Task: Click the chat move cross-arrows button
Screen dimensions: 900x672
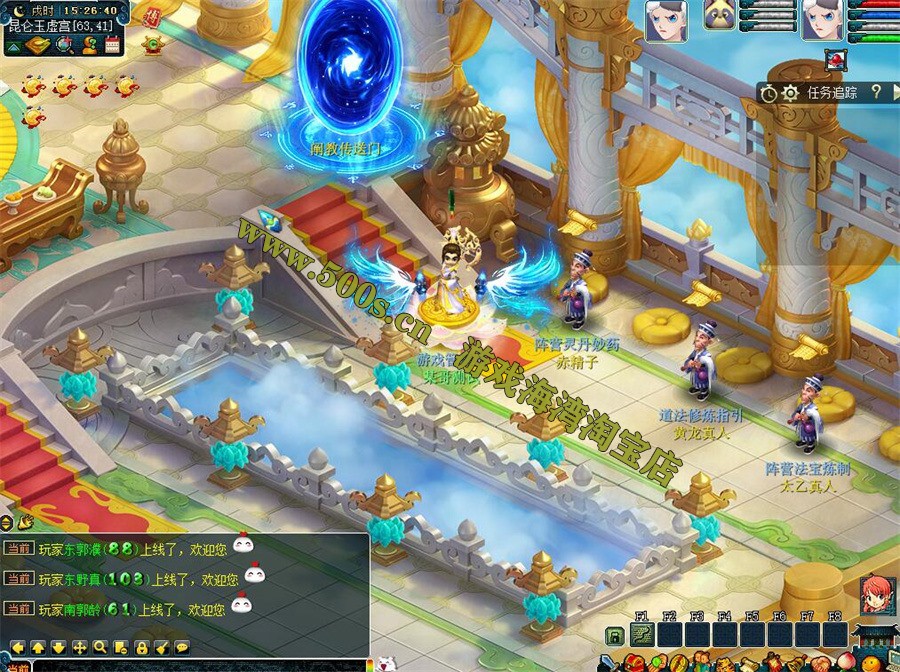Action: tap(80, 647)
